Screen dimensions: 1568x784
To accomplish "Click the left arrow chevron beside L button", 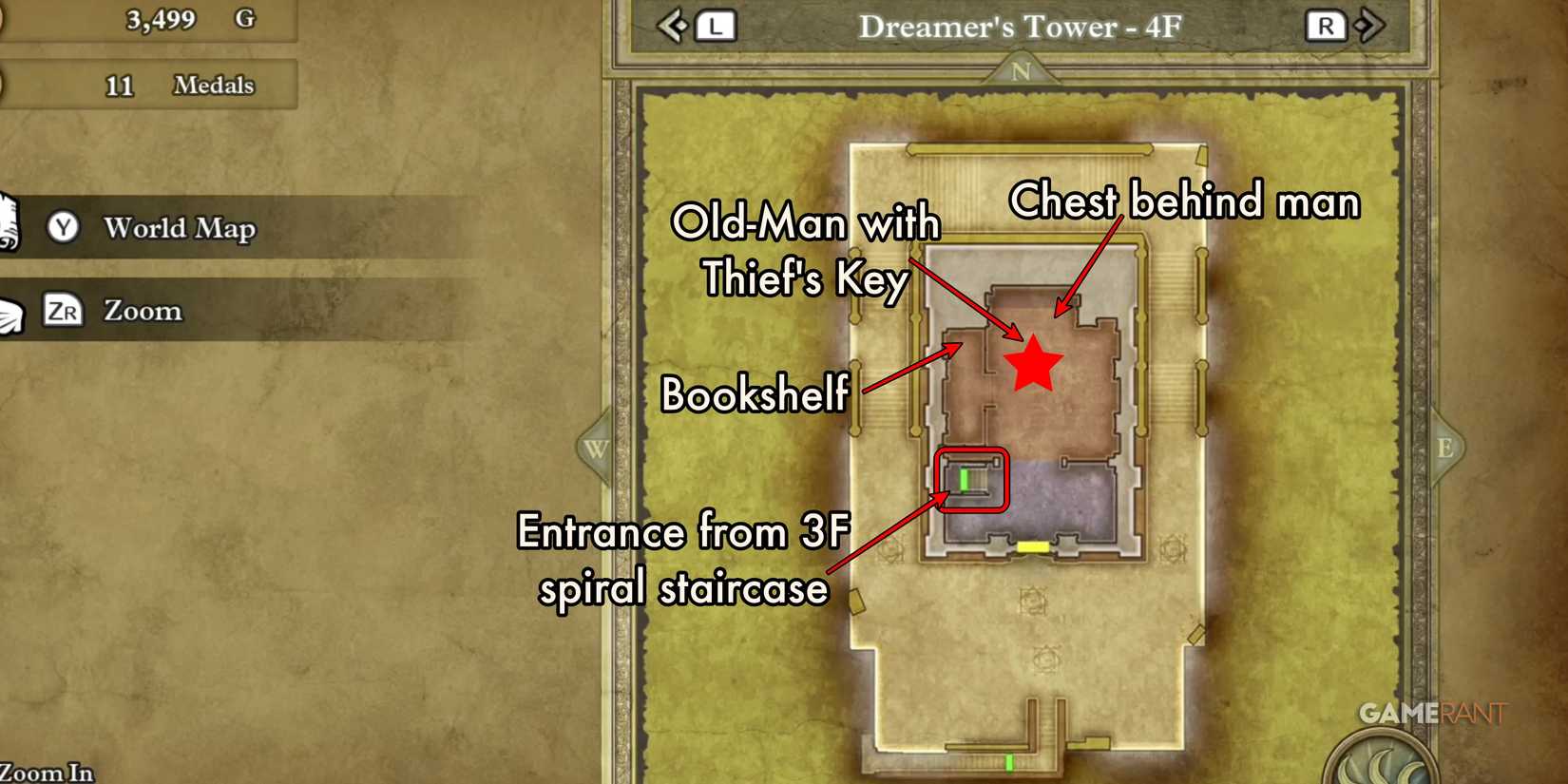I will point(671,28).
